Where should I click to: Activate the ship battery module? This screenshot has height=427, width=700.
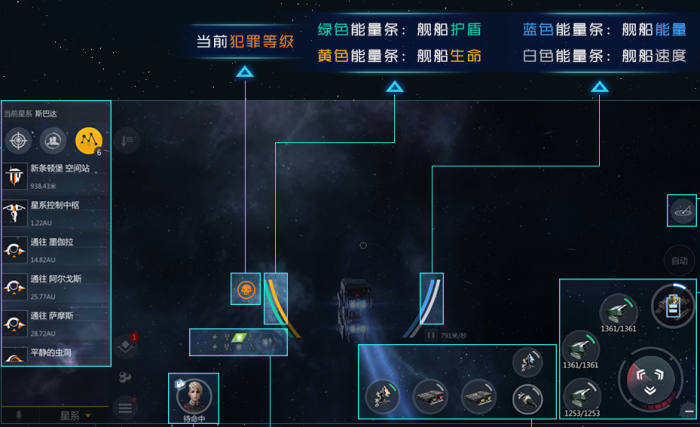coord(671,304)
